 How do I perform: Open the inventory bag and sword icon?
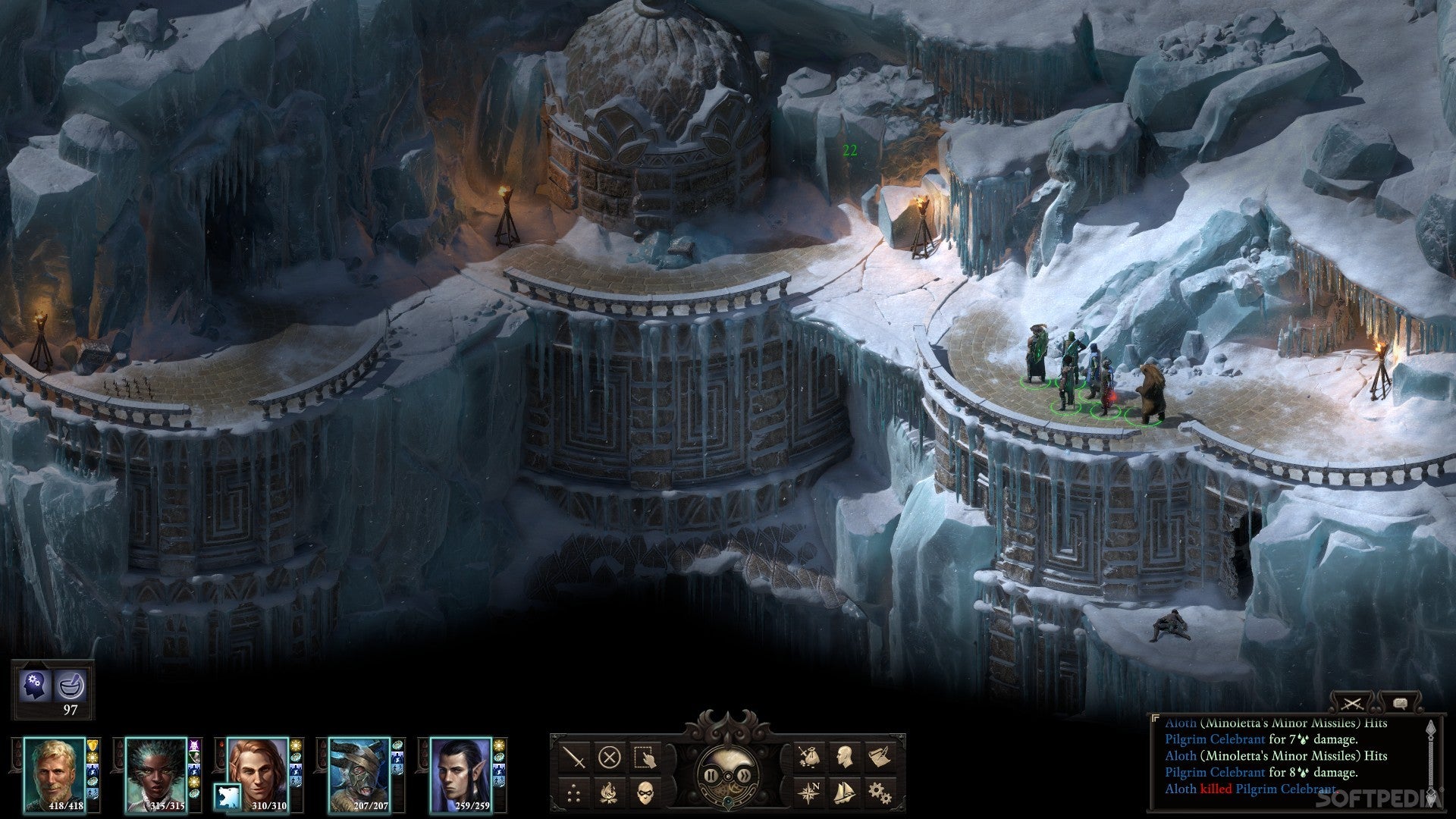pyautogui.click(x=808, y=757)
